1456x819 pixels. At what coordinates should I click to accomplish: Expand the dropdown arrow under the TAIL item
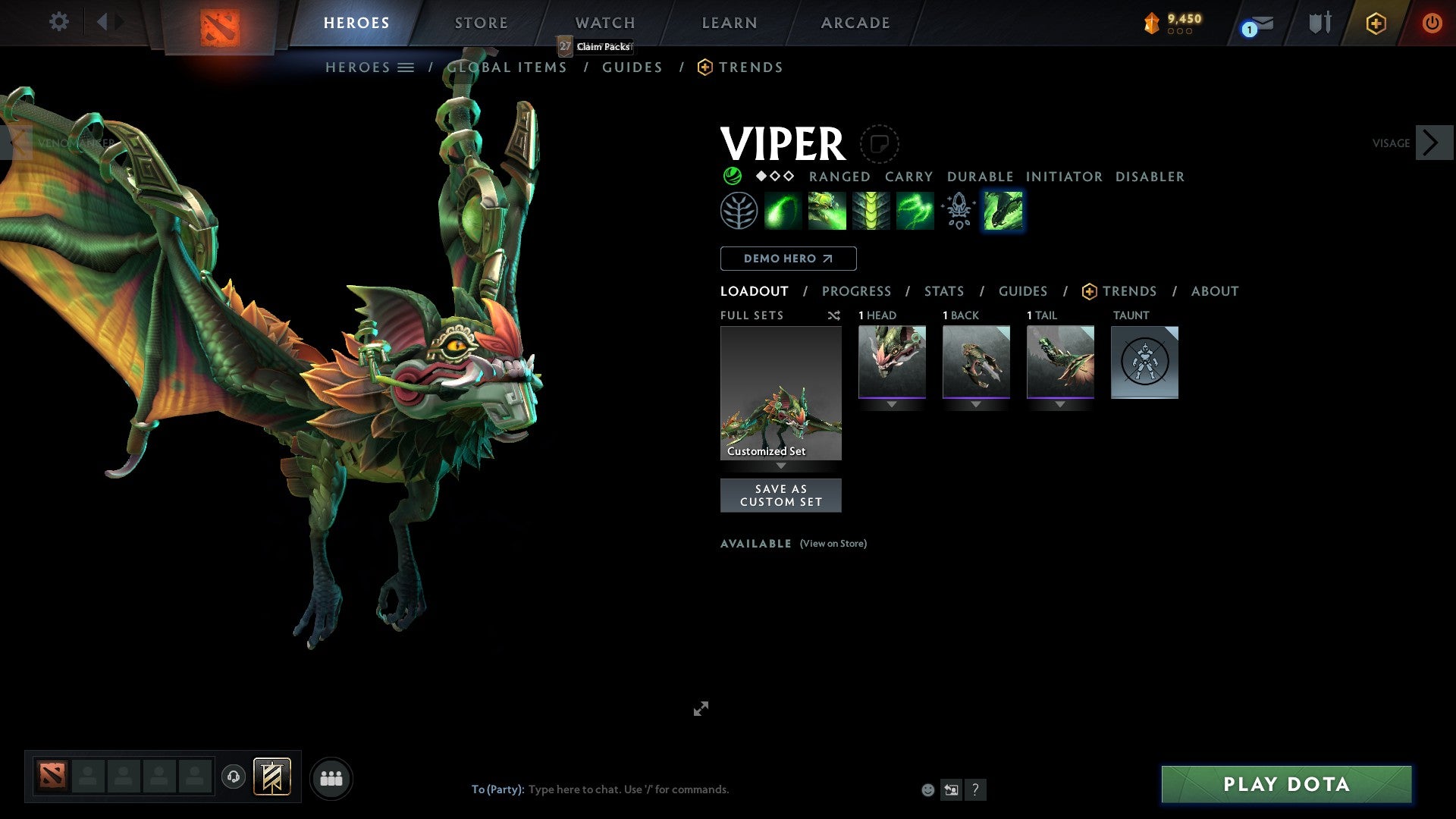(1060, 405)
